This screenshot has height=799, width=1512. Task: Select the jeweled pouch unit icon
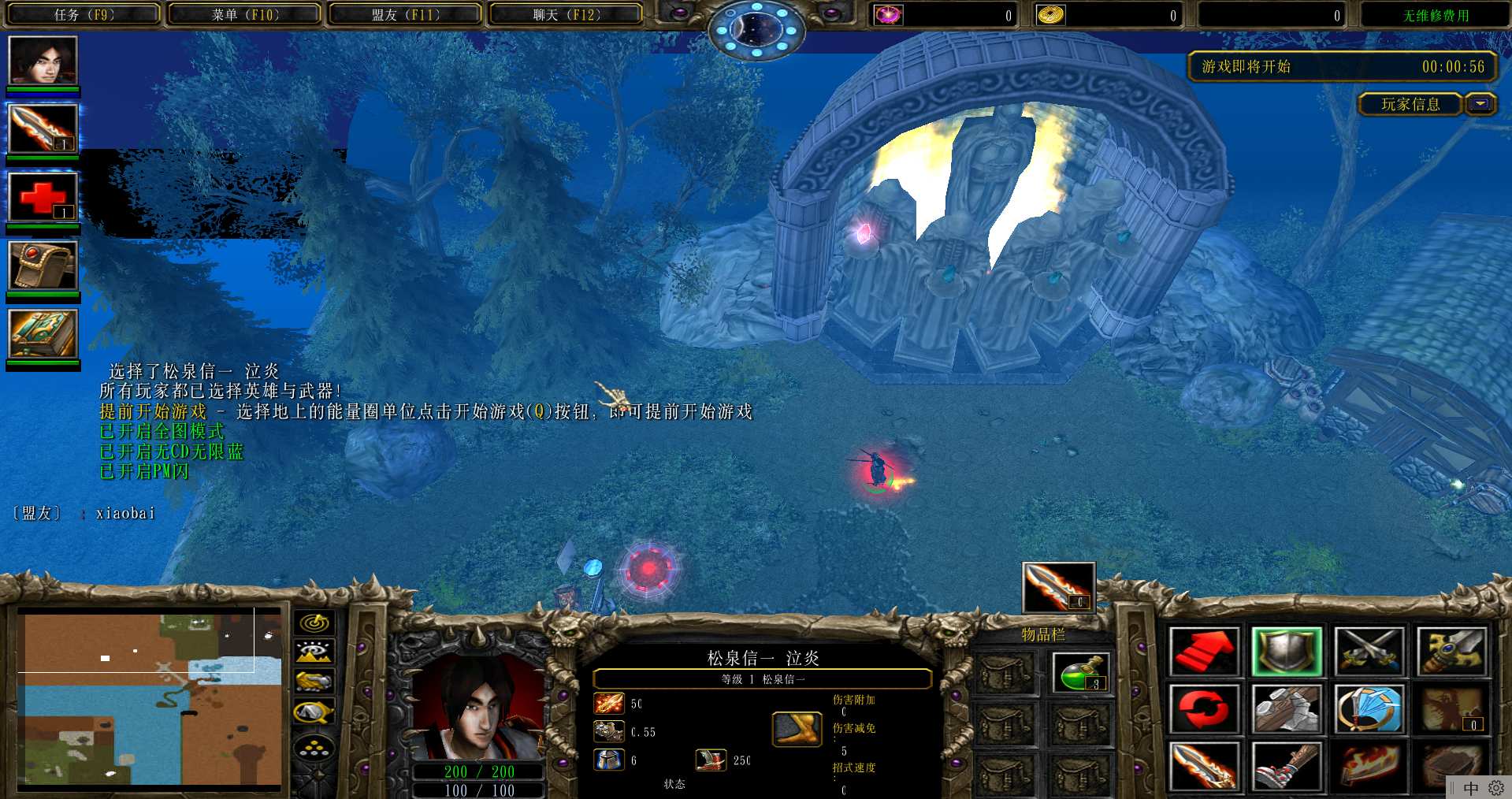point(43,265)
